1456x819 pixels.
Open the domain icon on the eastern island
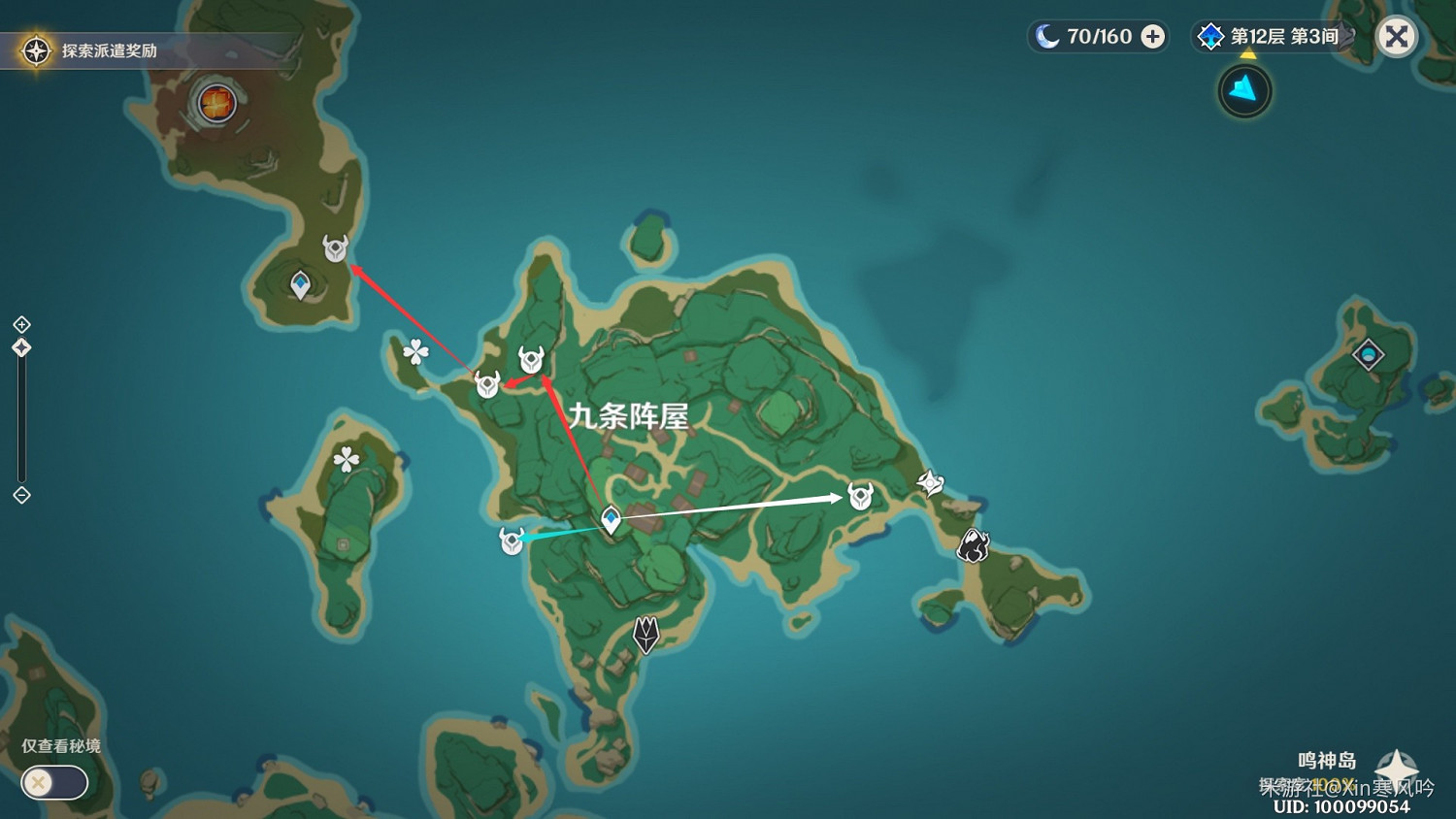[x=1367, y=355]
